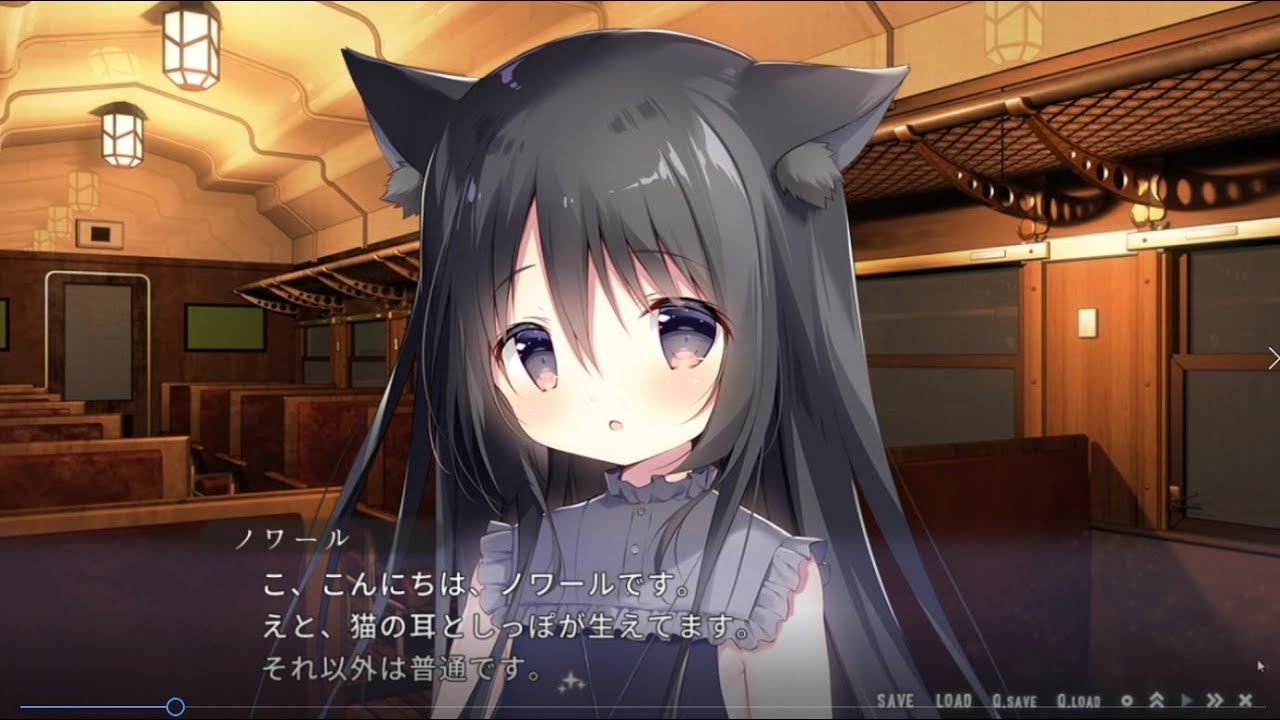Viewport: 1280px width, 720px height.
Task: Select LOAD from the bottom system bar
Action: [953, 700]
